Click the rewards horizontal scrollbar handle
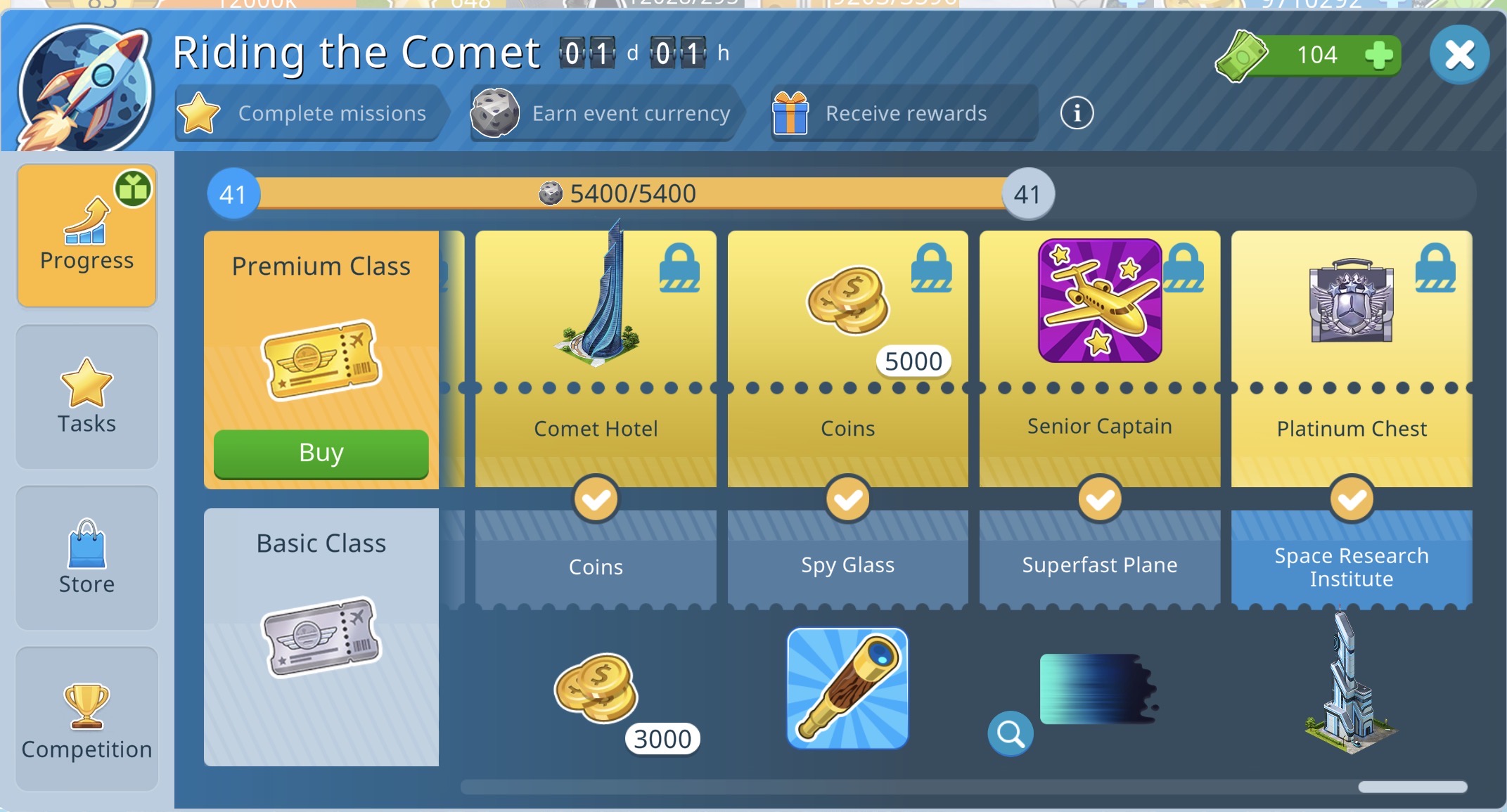 [1412, 787]
